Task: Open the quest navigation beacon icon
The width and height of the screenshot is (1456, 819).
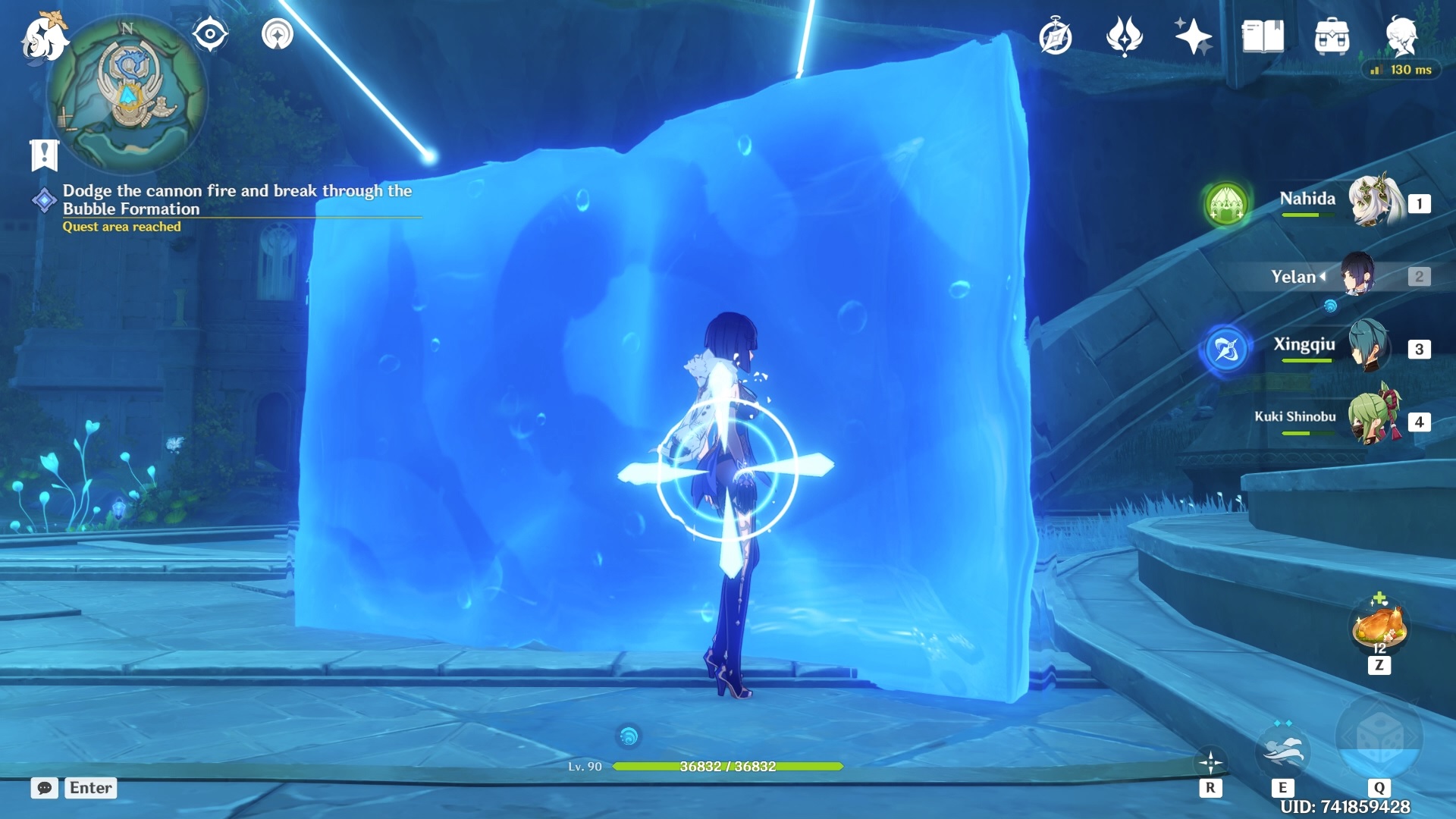Action: click(277, 35)
